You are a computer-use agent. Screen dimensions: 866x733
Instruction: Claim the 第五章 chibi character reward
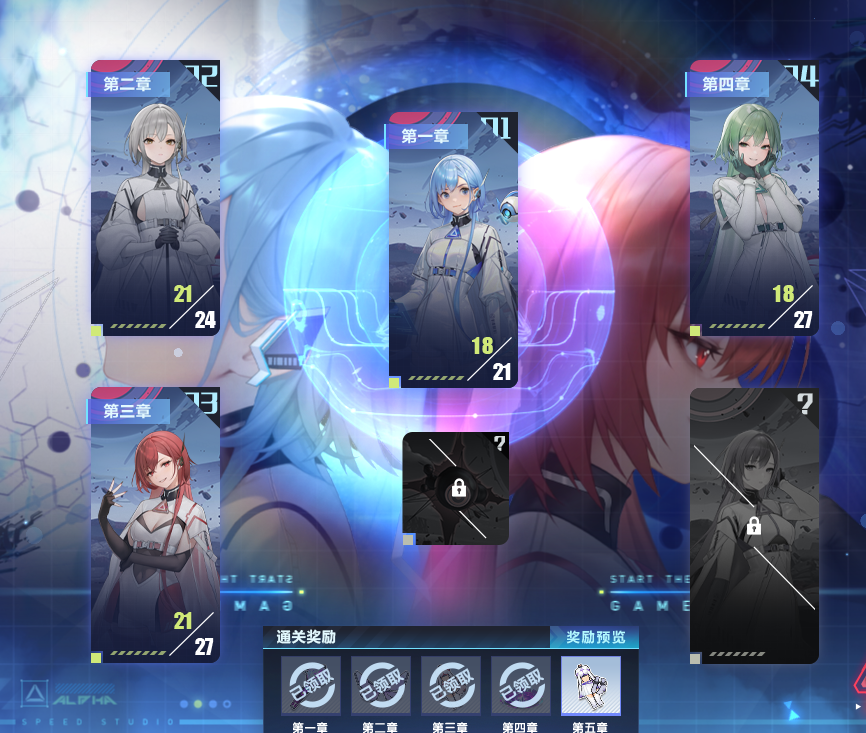pos(590,685)
